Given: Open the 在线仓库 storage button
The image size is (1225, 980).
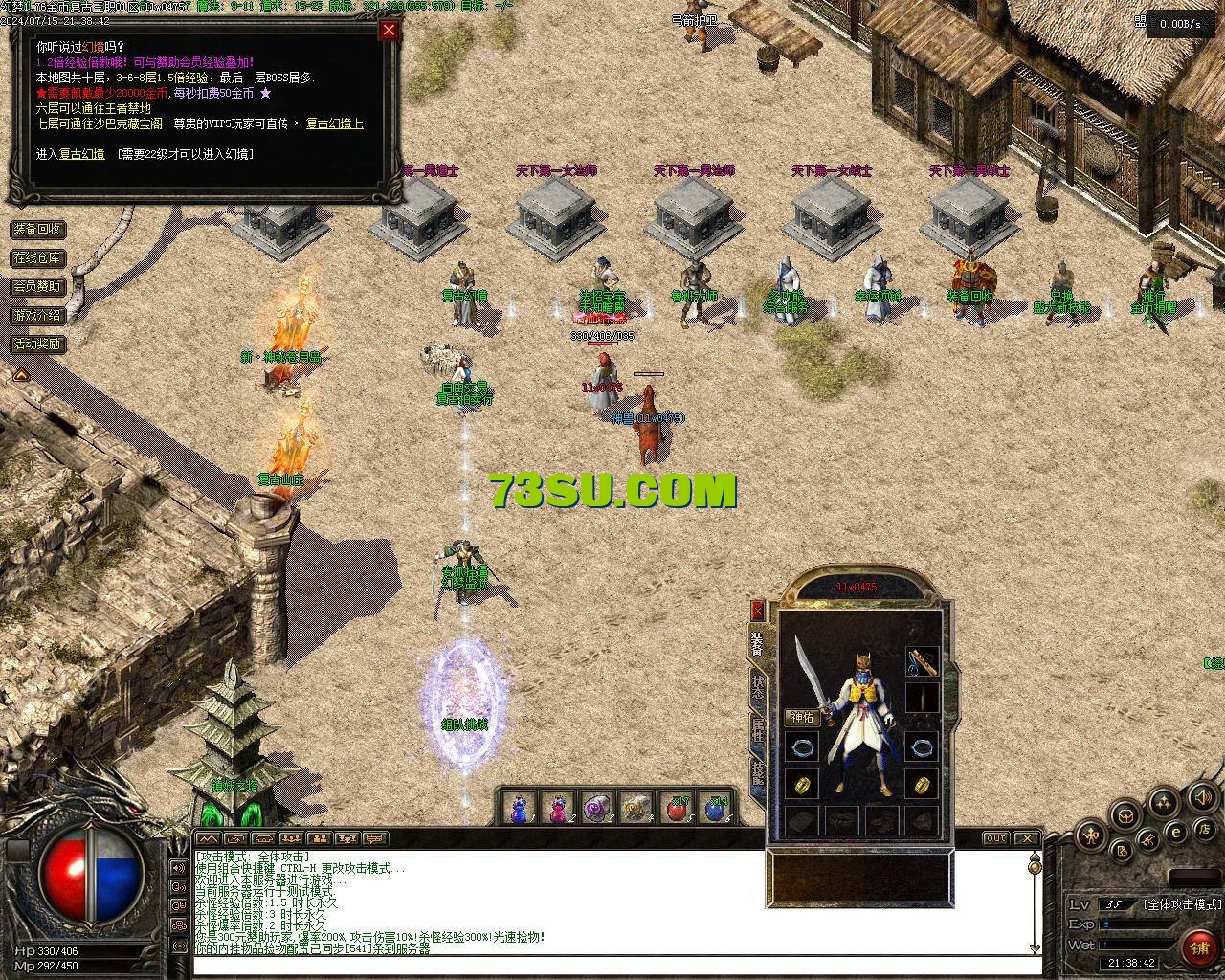Looking at the screenshot, I should click(37, 257).
